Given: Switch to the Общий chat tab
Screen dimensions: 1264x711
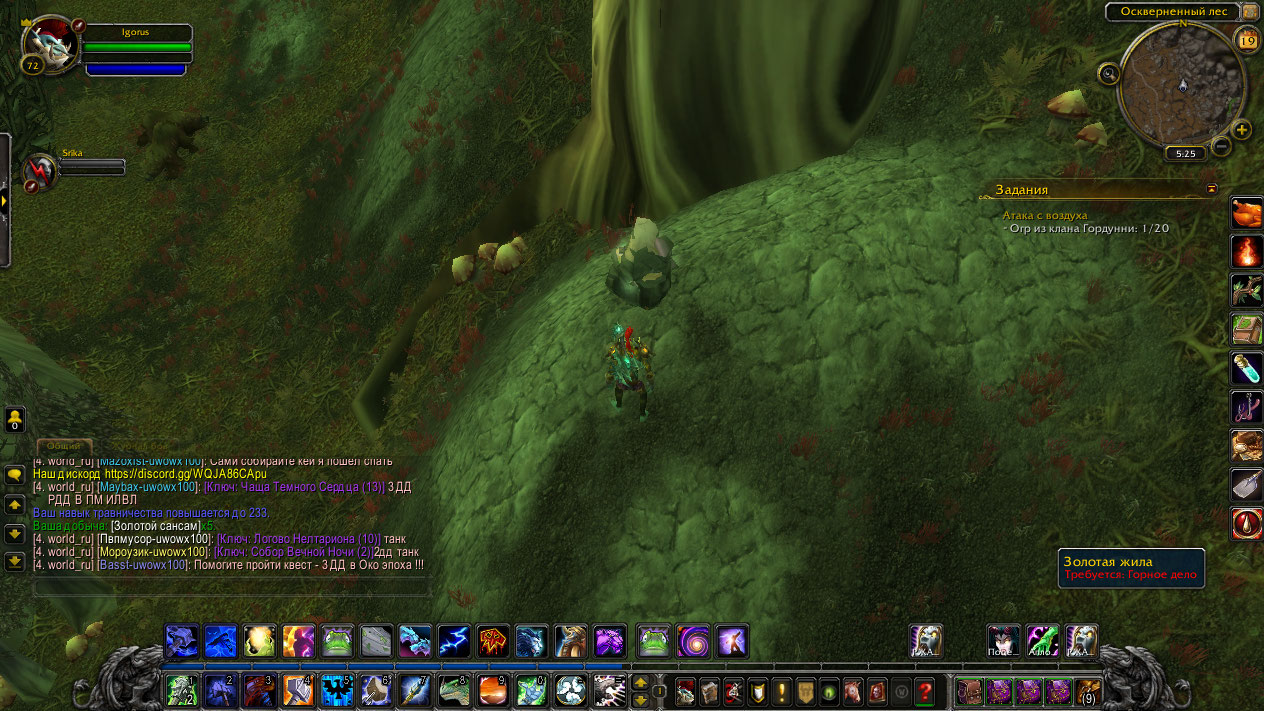Looking at the screenshot, I should coord(64,446).
